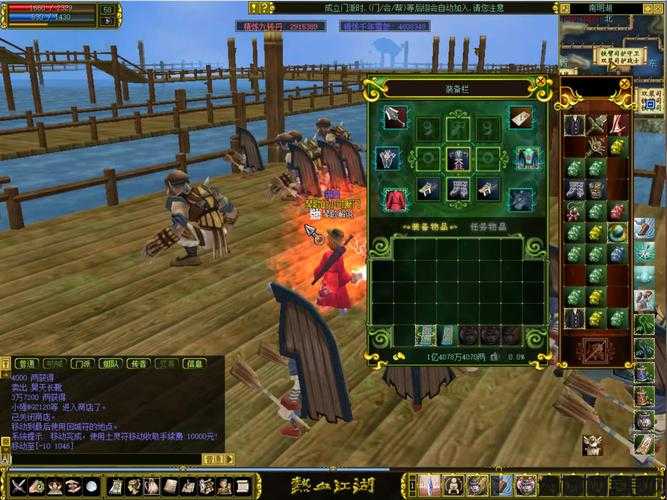Use the first hotbar skill slot
The width and height of the screenshot is (667, 500).
(430, 486)
